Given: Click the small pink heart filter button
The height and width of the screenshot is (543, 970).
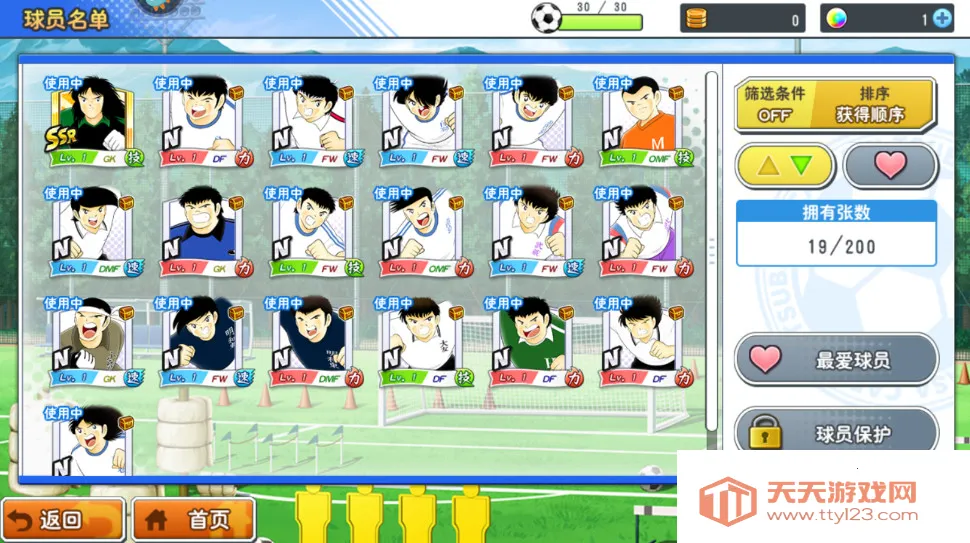Looking at the screenshot, I should click(x=888, y=165).
